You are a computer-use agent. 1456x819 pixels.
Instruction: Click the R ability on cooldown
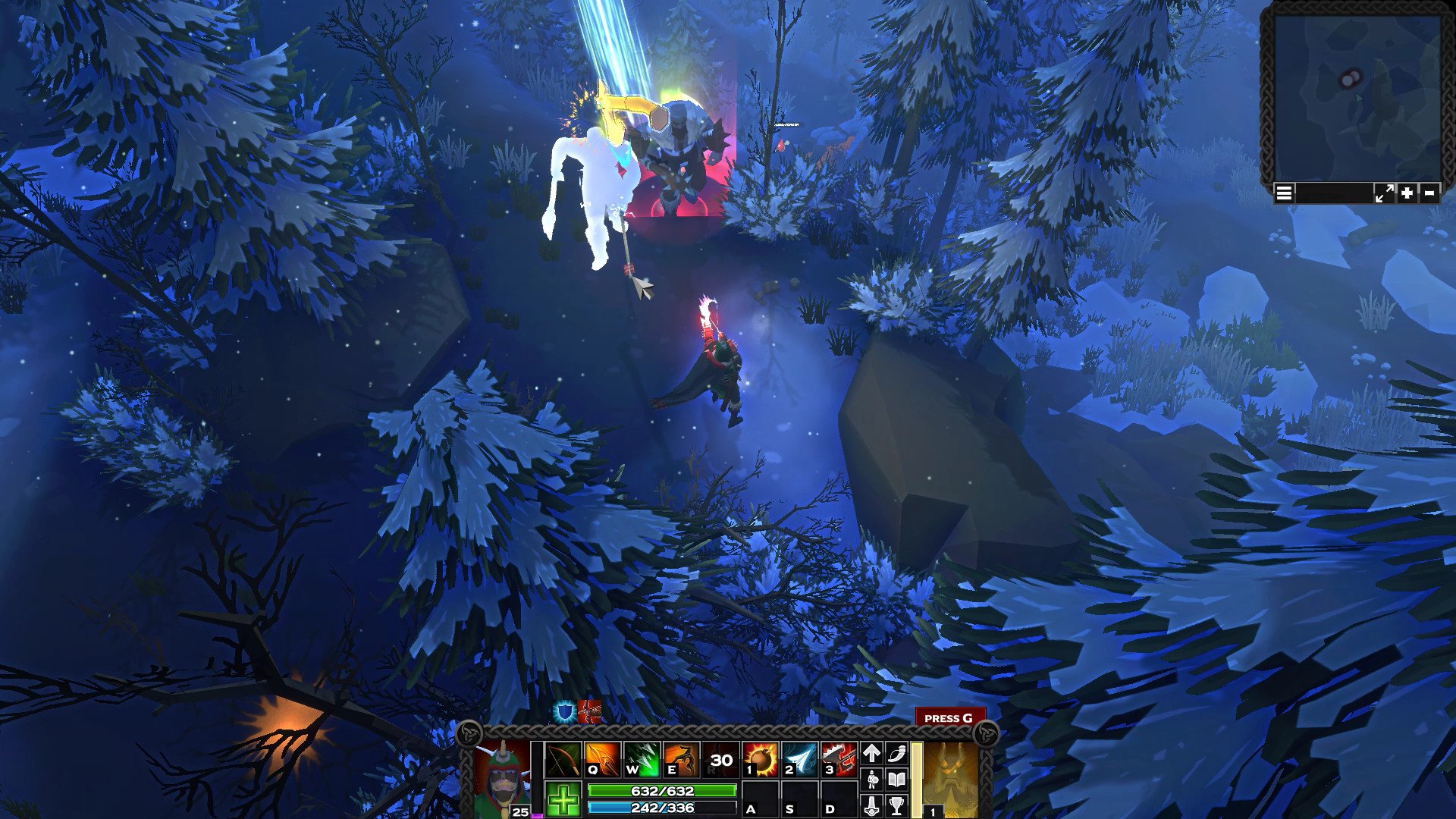(x=720, y=759)
